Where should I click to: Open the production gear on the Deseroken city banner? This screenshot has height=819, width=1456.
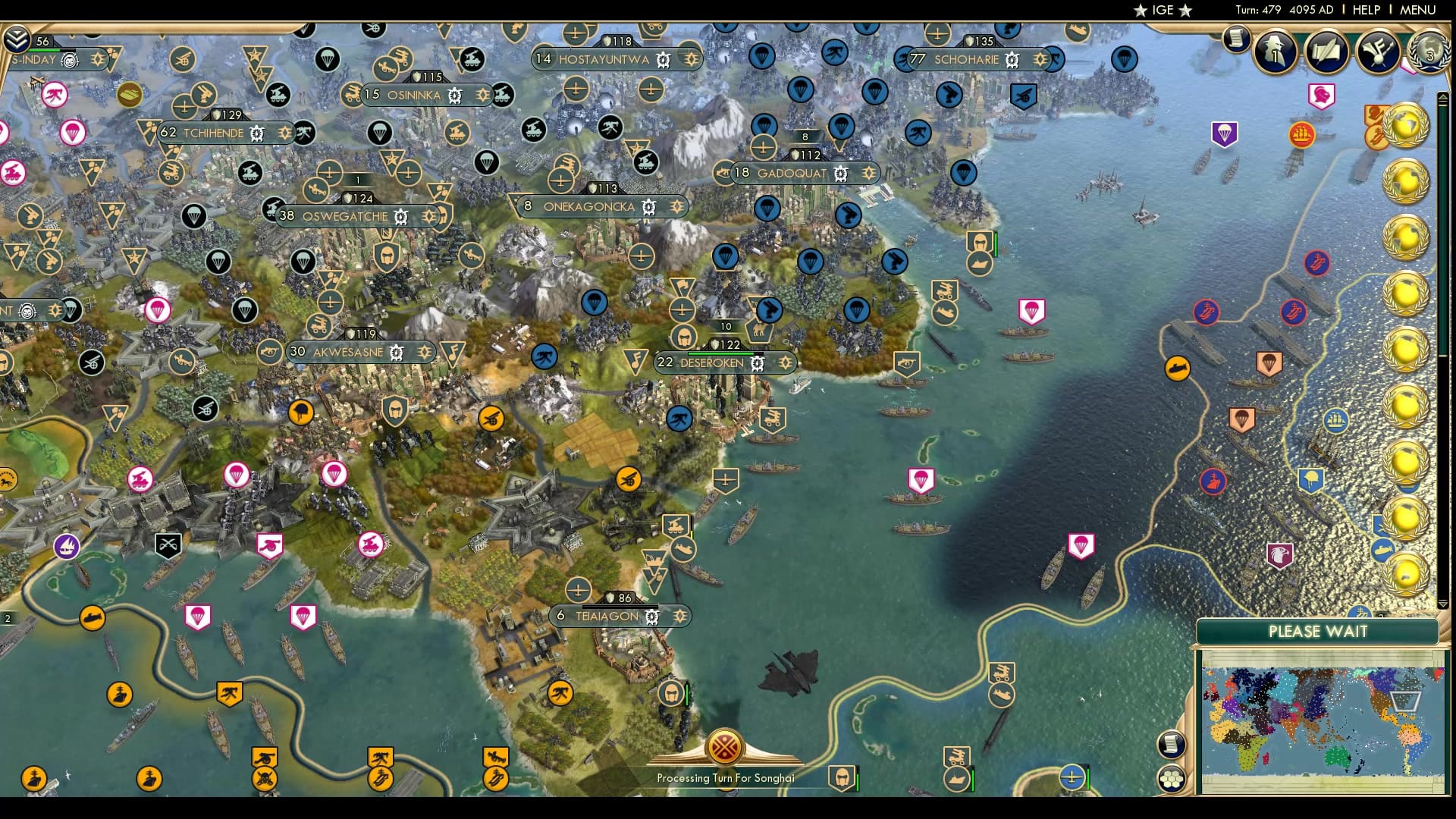coord(756,362)
